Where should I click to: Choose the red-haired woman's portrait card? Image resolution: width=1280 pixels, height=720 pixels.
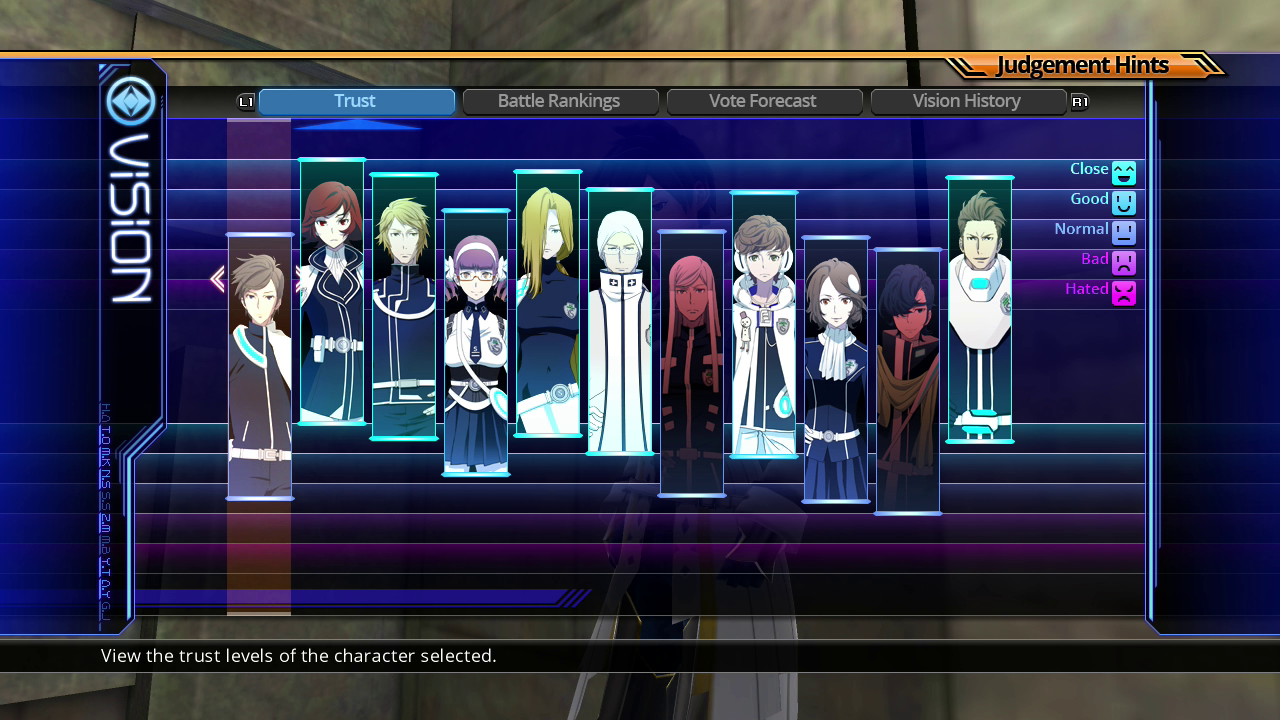point(332,291)
